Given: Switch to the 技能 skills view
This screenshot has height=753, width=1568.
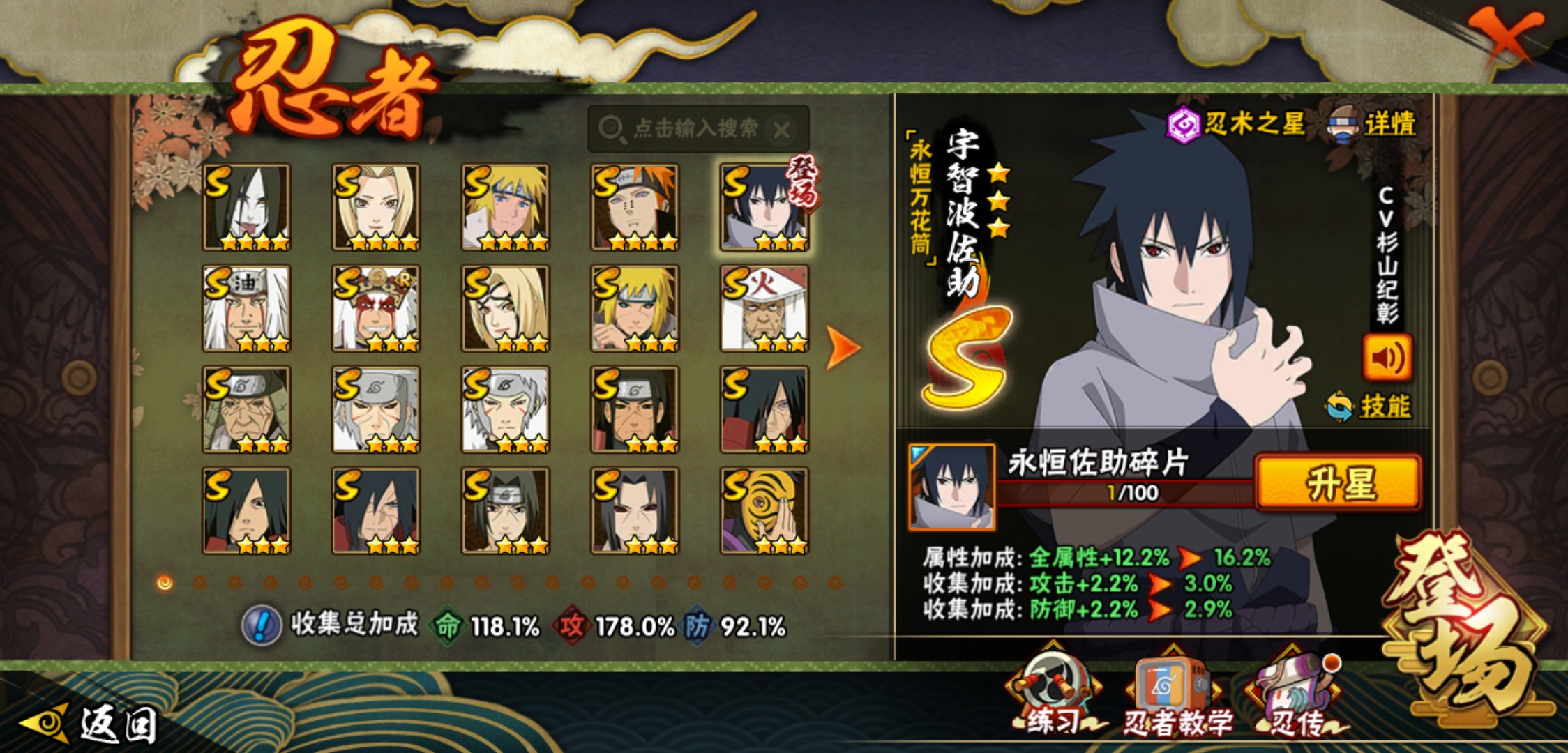Looking at the screenshot, I should pos(1370,406).
